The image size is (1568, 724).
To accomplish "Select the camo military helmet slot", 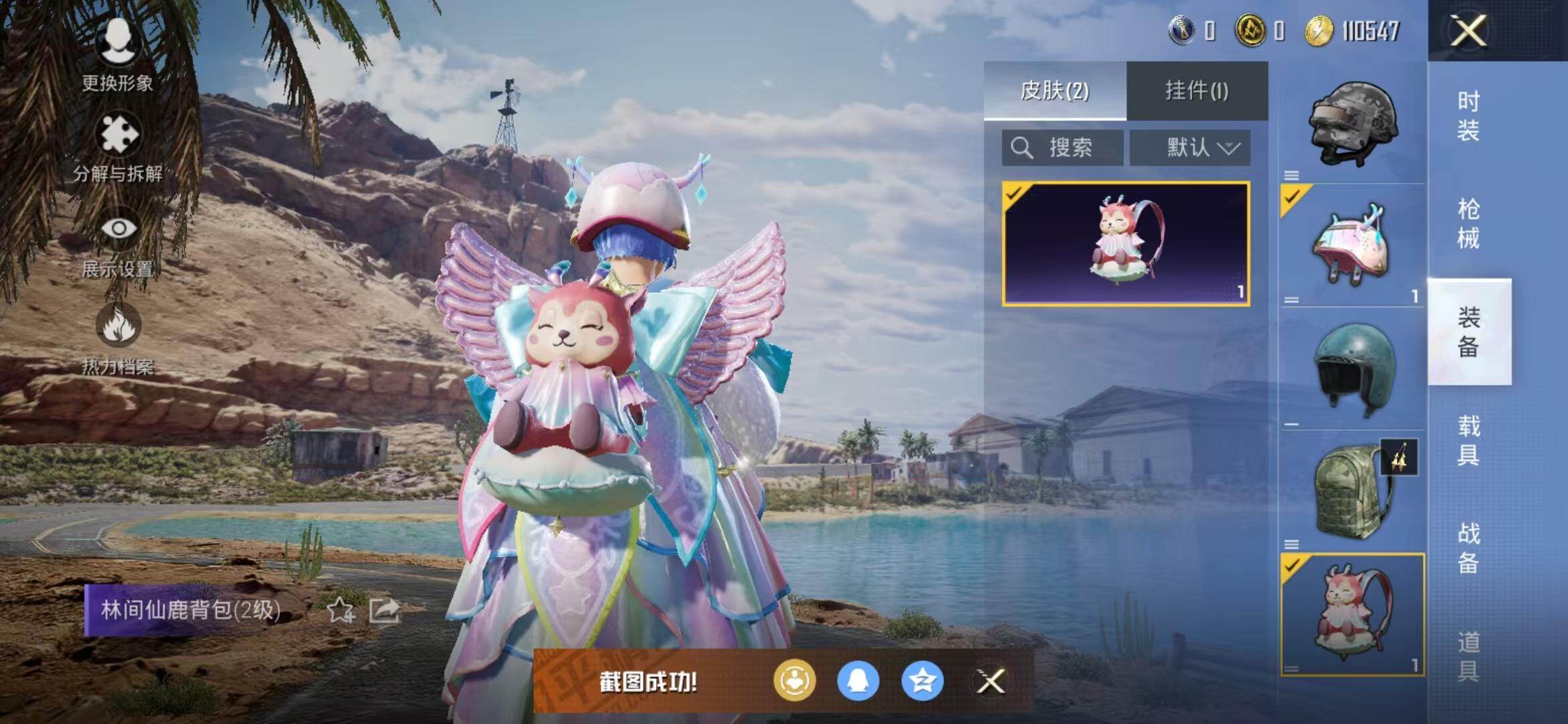I will coord(1352,124).
